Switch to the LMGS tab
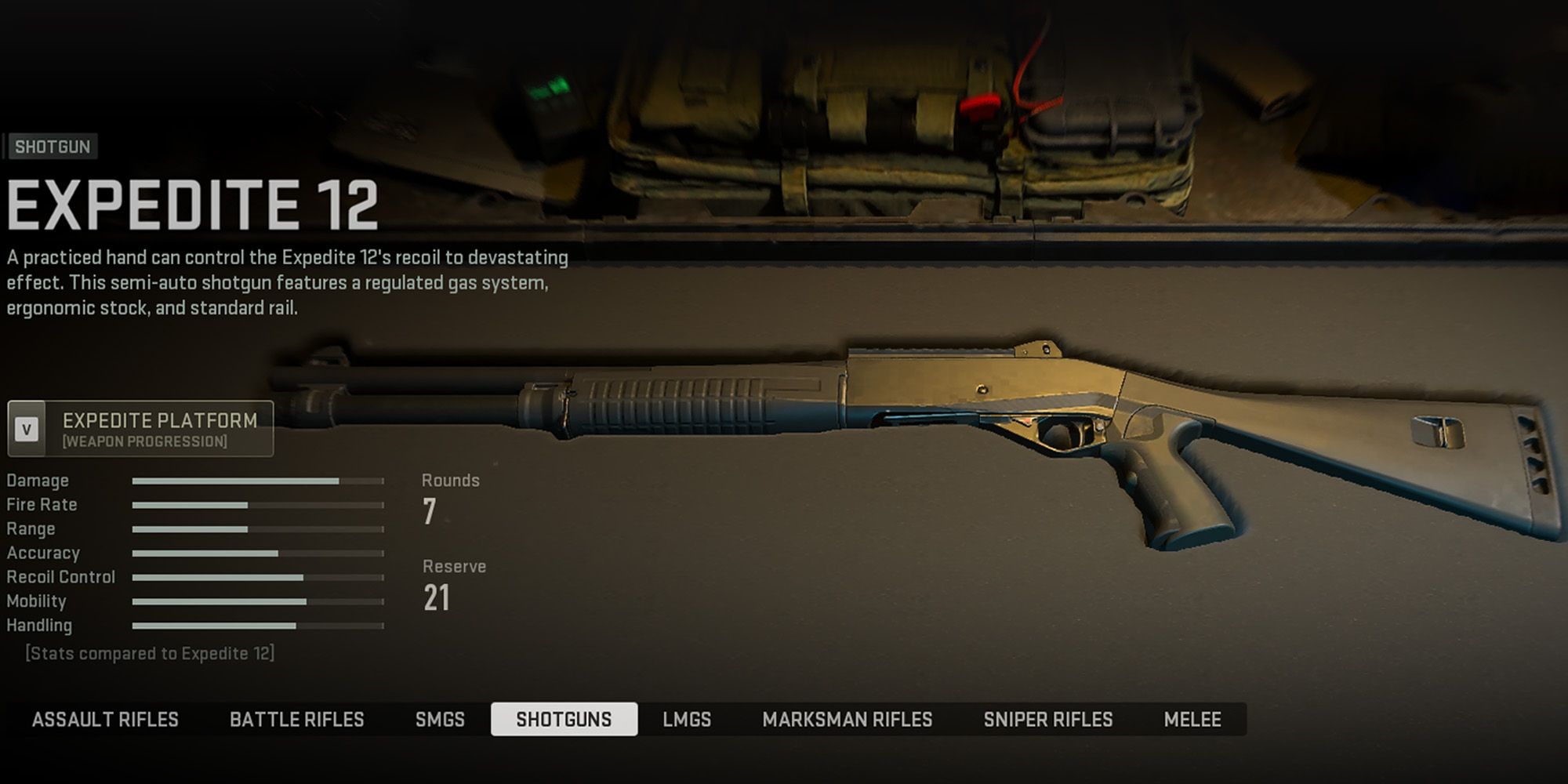Image resolution: width=1568 pixels, height=784 pixels. pyautogui.click(x=685, y=719)
